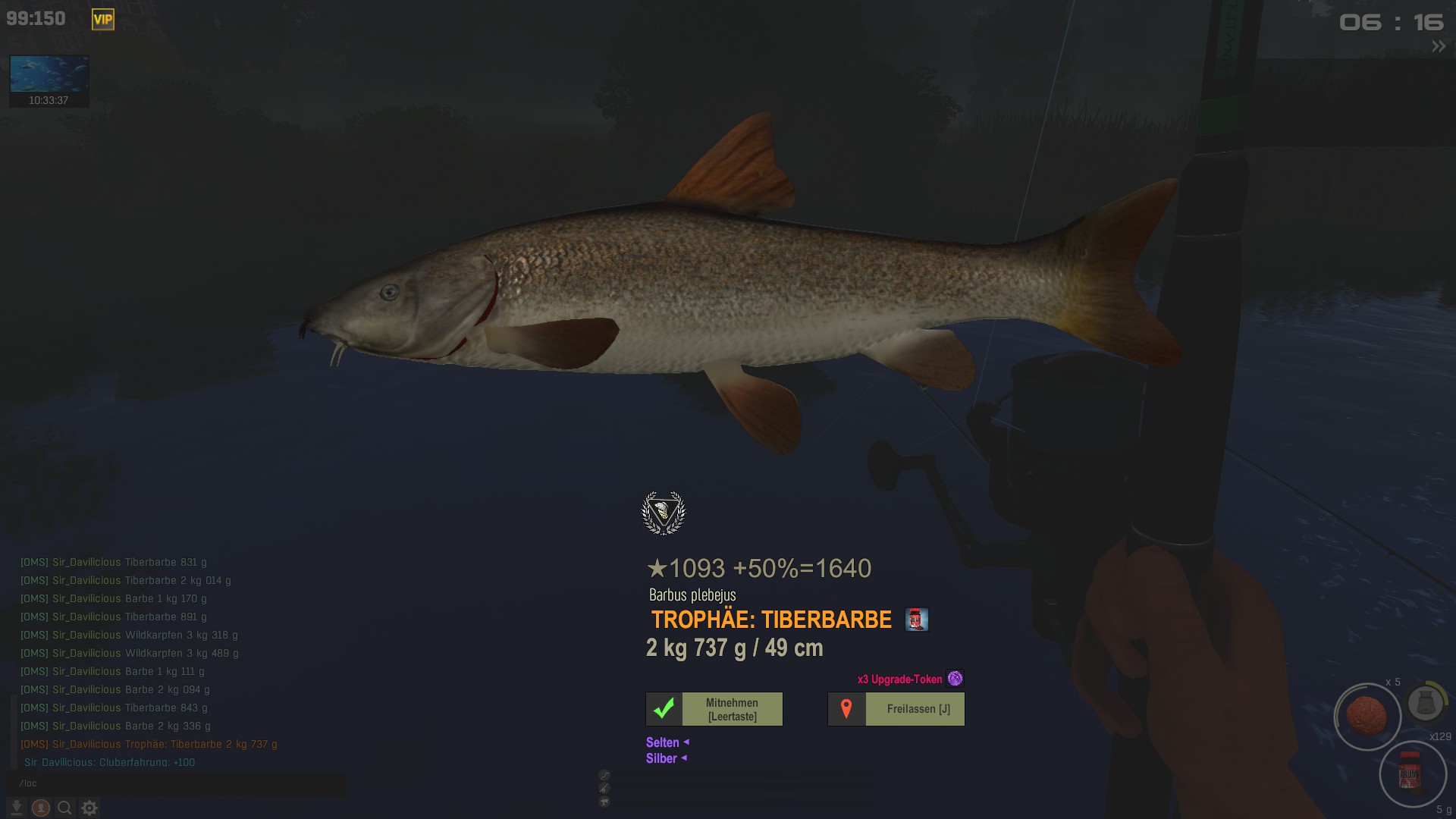Click the Selten rarity label
This screenshot has width=1456, height=819.
(x=663, y=742)
